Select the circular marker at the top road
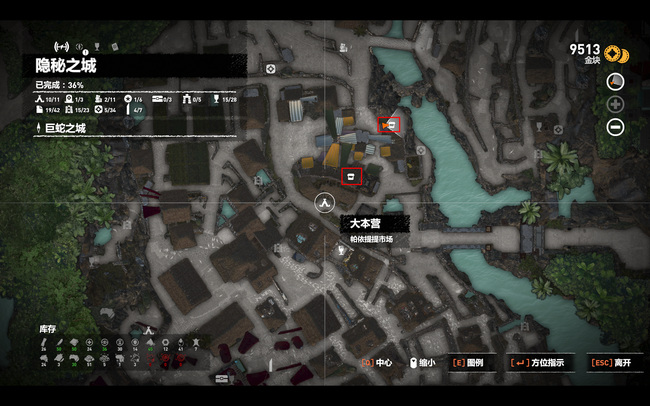650x406 pixels. coord(271,69)
